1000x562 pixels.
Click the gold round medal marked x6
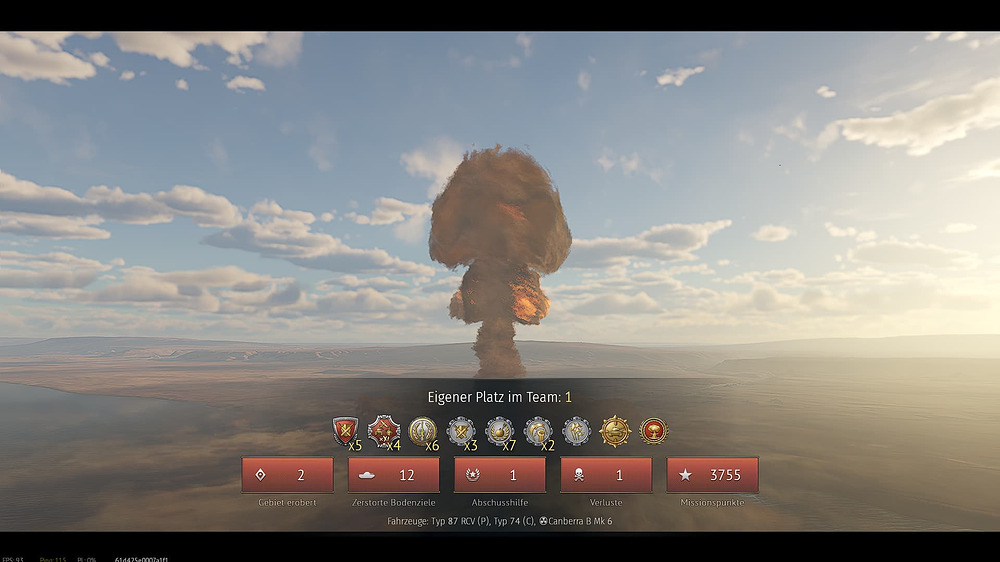[422, 431]
